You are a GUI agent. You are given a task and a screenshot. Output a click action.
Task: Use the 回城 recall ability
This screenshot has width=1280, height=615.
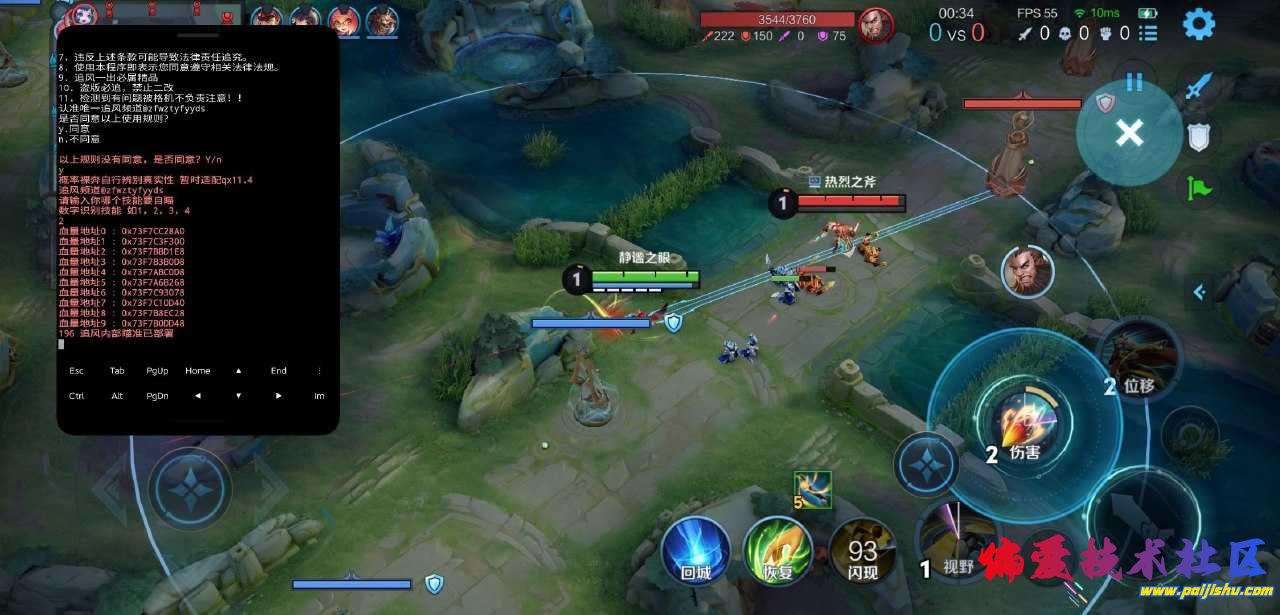(694, 551)
